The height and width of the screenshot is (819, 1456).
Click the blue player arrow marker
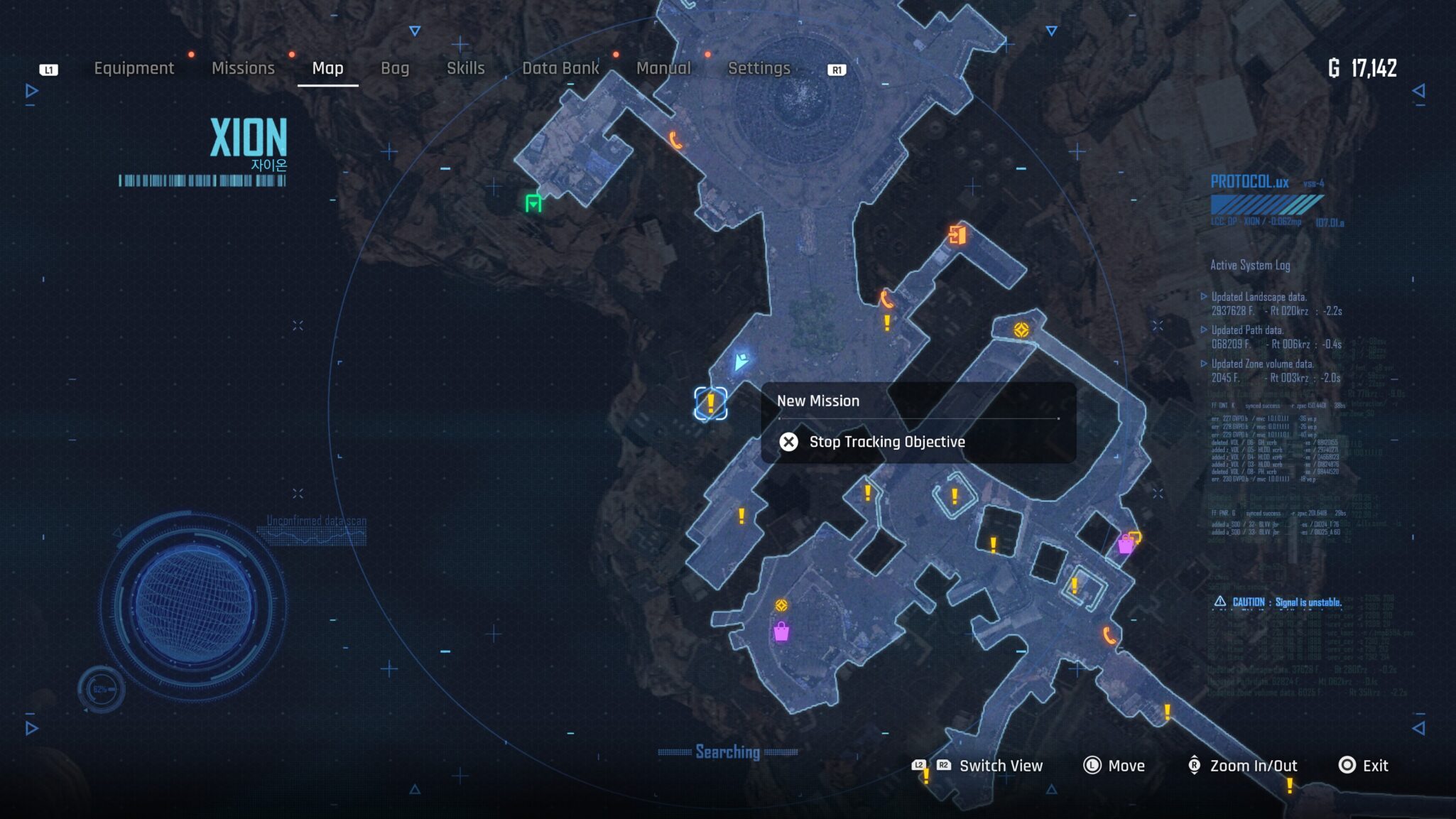click(741, 361)
